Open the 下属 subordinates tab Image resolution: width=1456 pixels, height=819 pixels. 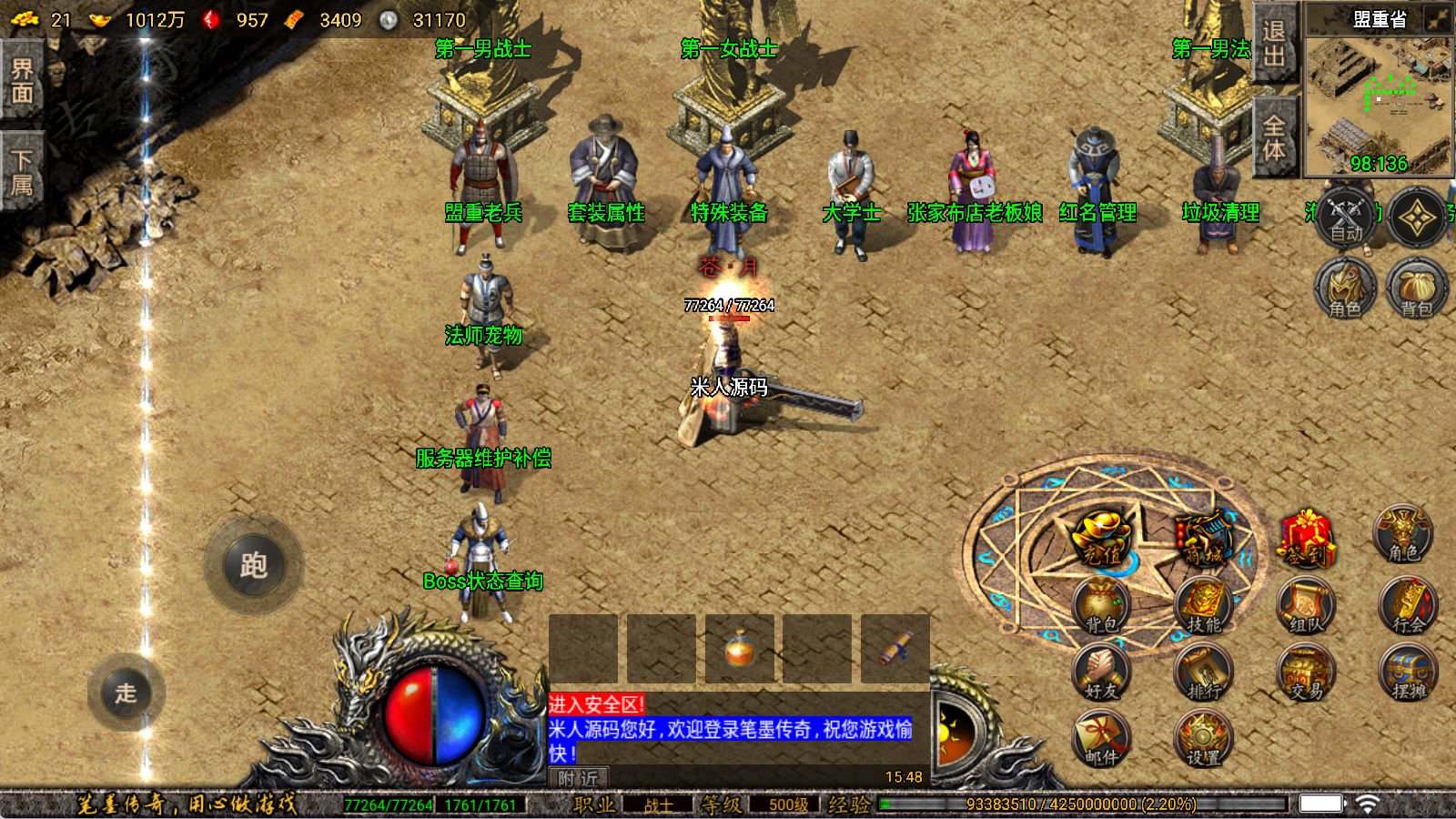click(x=22, y=172)
